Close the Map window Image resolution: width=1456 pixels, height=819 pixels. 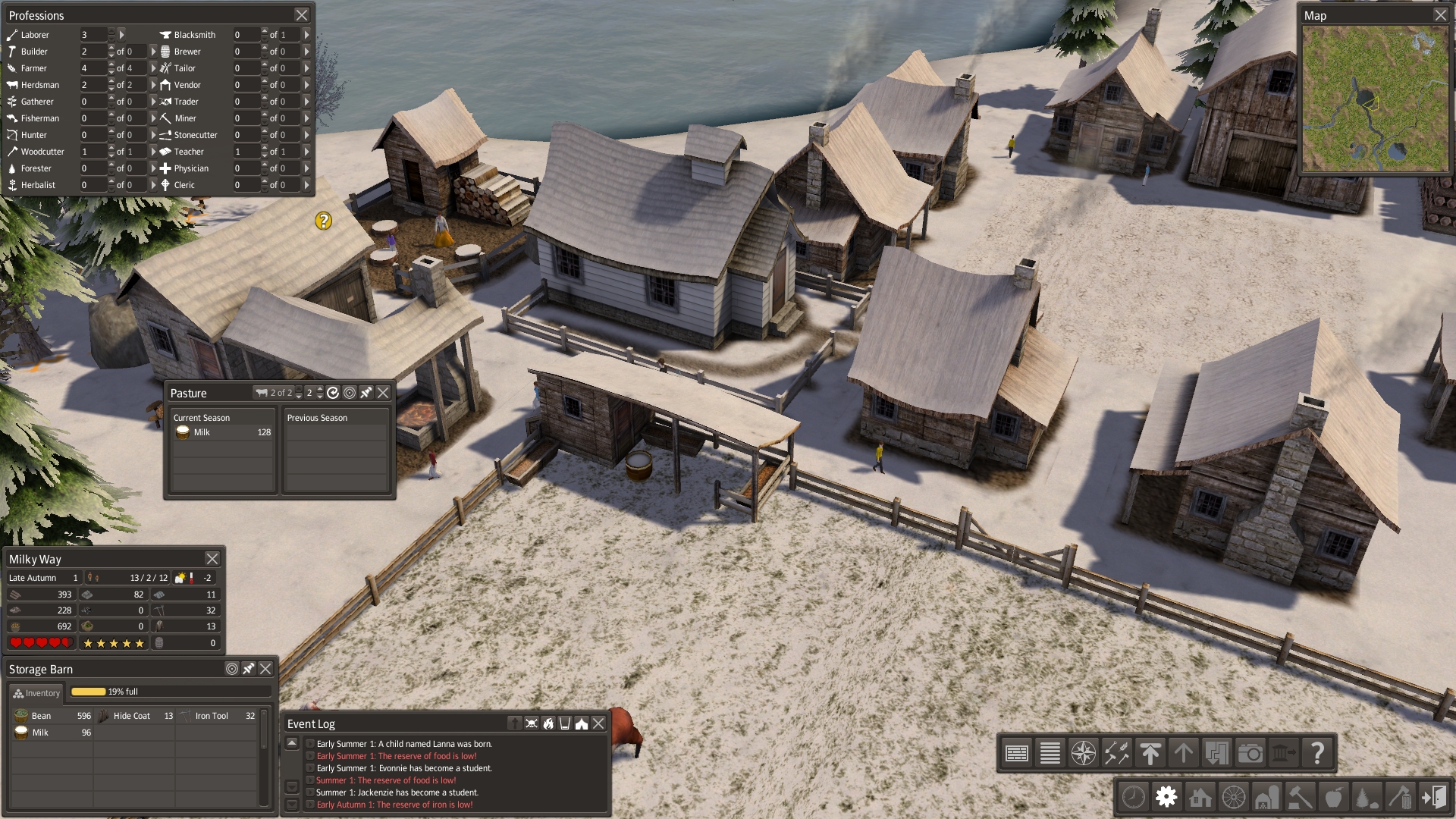(1440, 15)
